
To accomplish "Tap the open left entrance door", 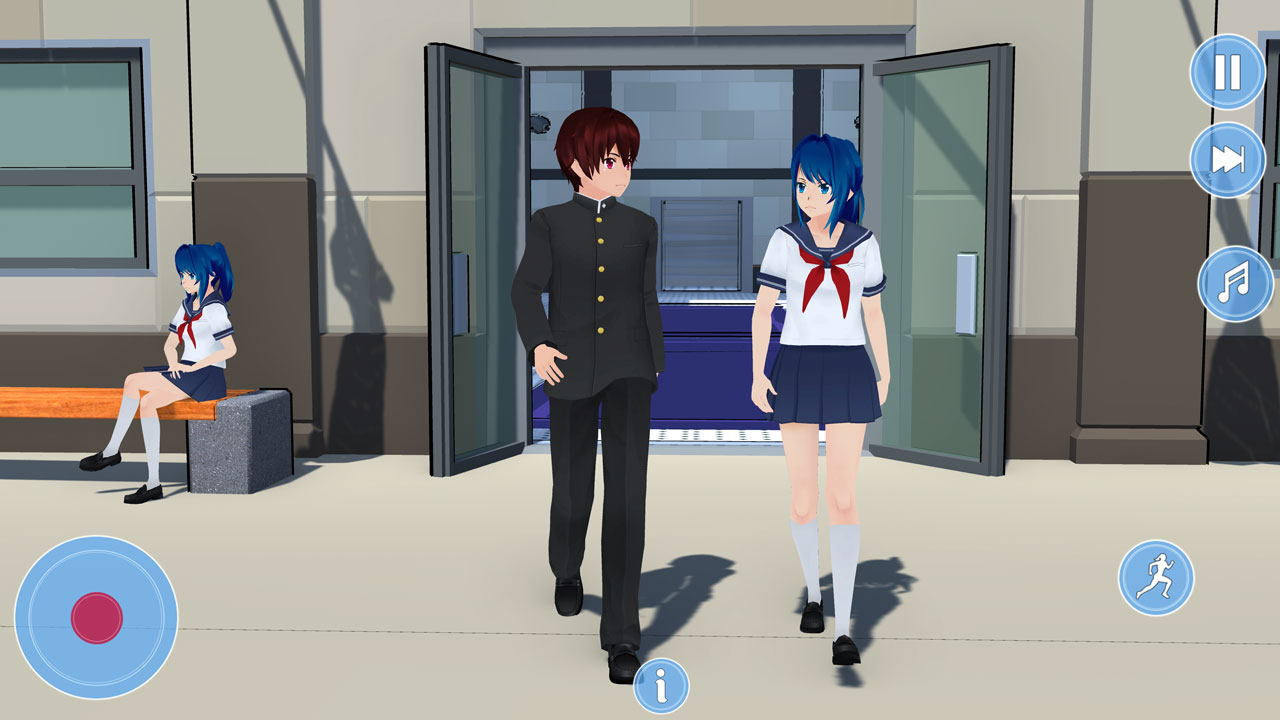I will tap(470, 250).
